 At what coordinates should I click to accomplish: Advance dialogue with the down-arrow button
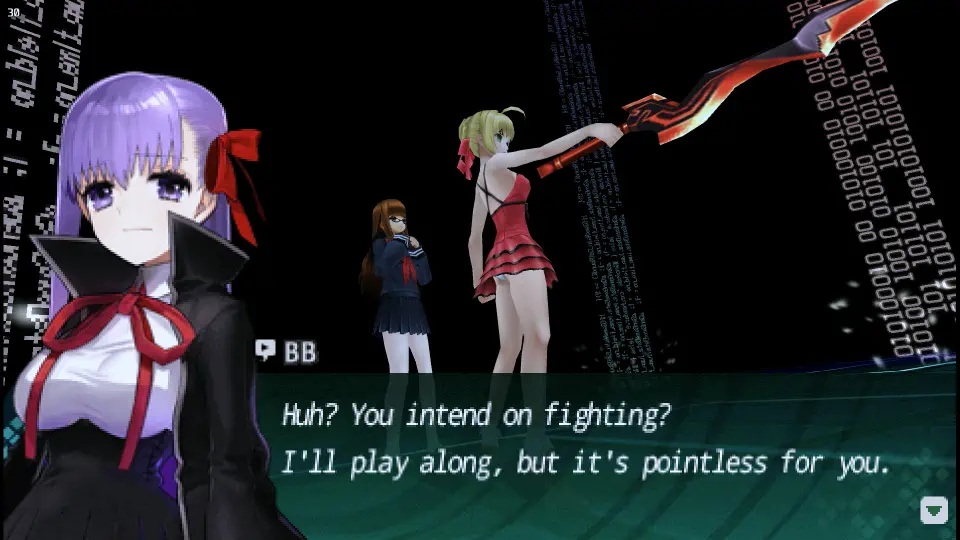(x=933, y=510)
